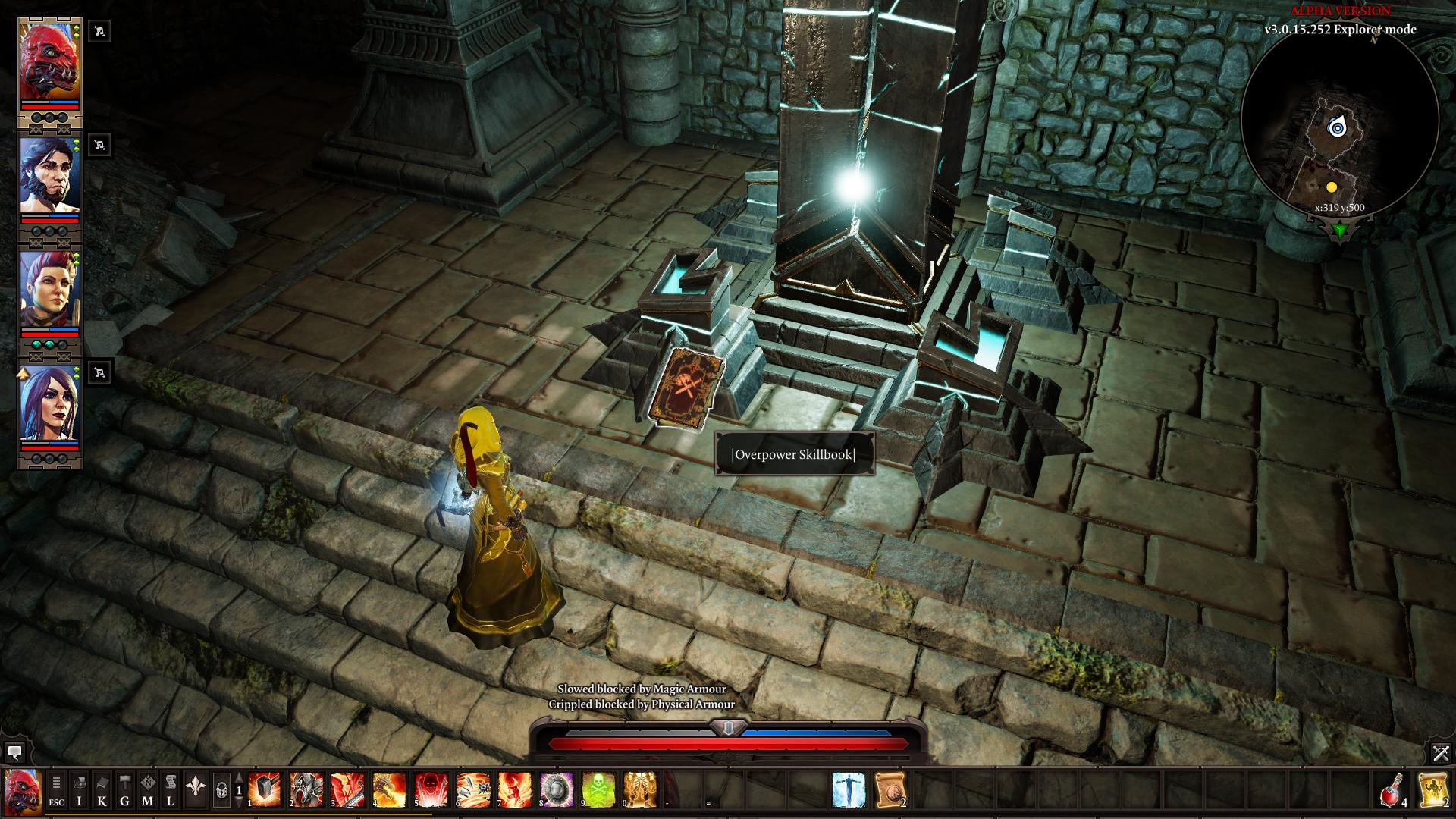Image resolution: width=1456 pixels, height=819 pixels.
Task: Open the crafting hammer button labeled G
Action: 124,790
